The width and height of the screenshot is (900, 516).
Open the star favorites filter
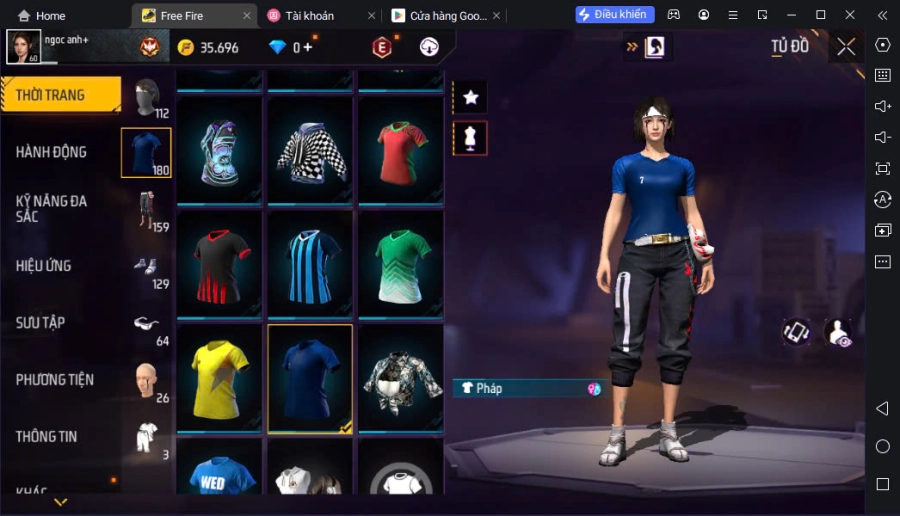470,97
